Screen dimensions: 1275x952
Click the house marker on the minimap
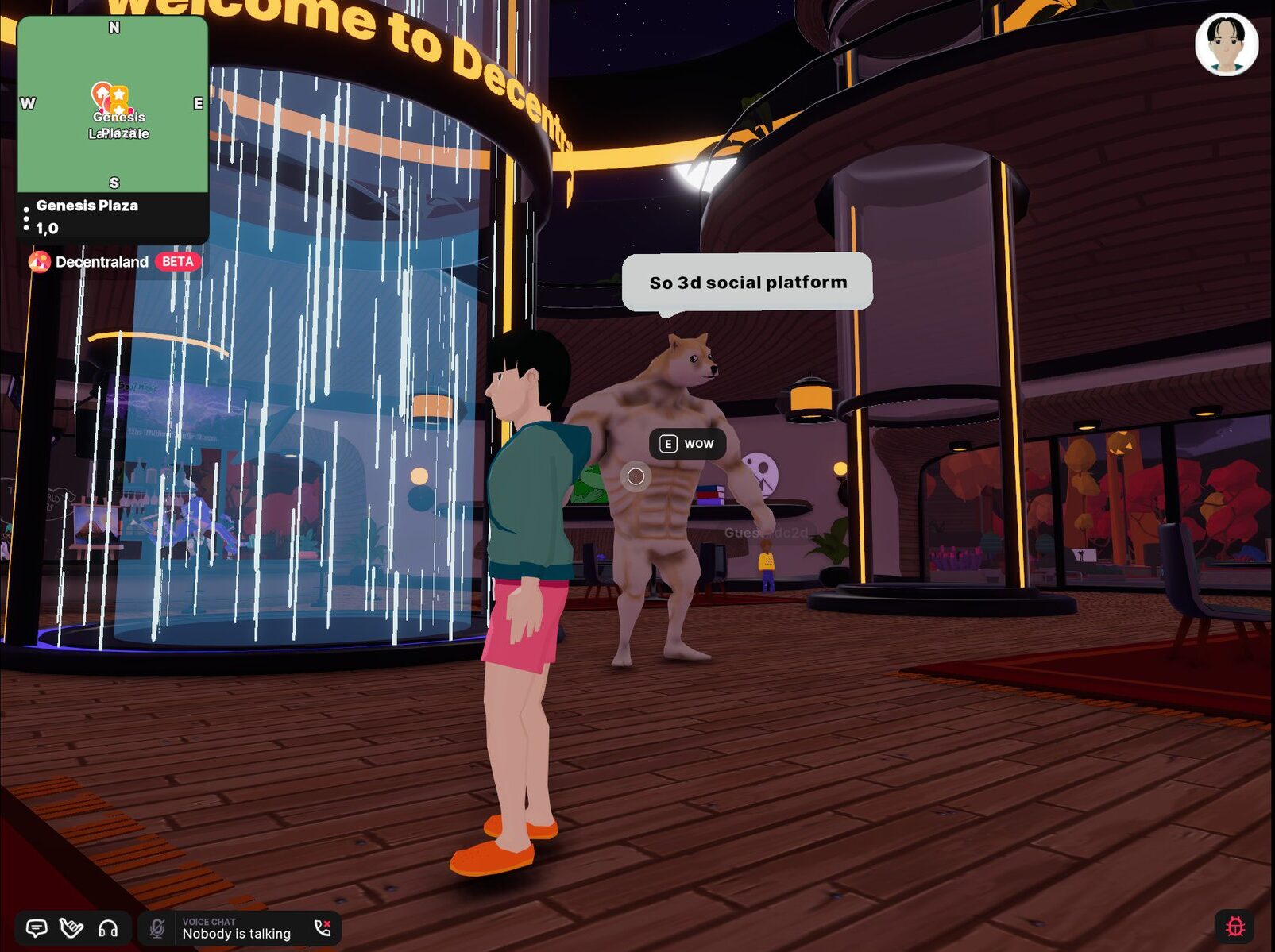coord(101,94)
